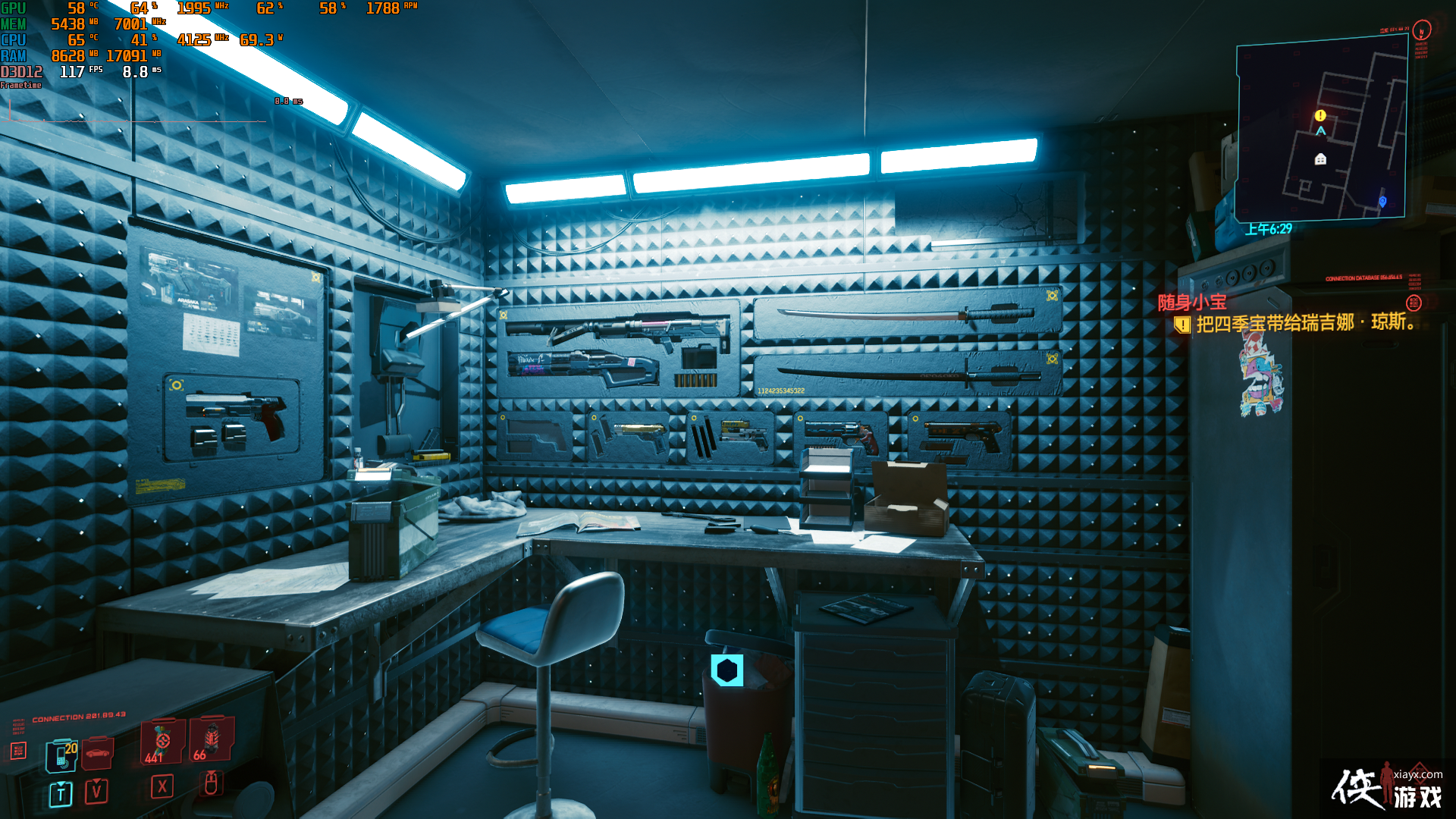Toggle the player direction arrow on minimap
Image resolution: width=1456 pixels, height=819 pixels.
(1321, 130)
